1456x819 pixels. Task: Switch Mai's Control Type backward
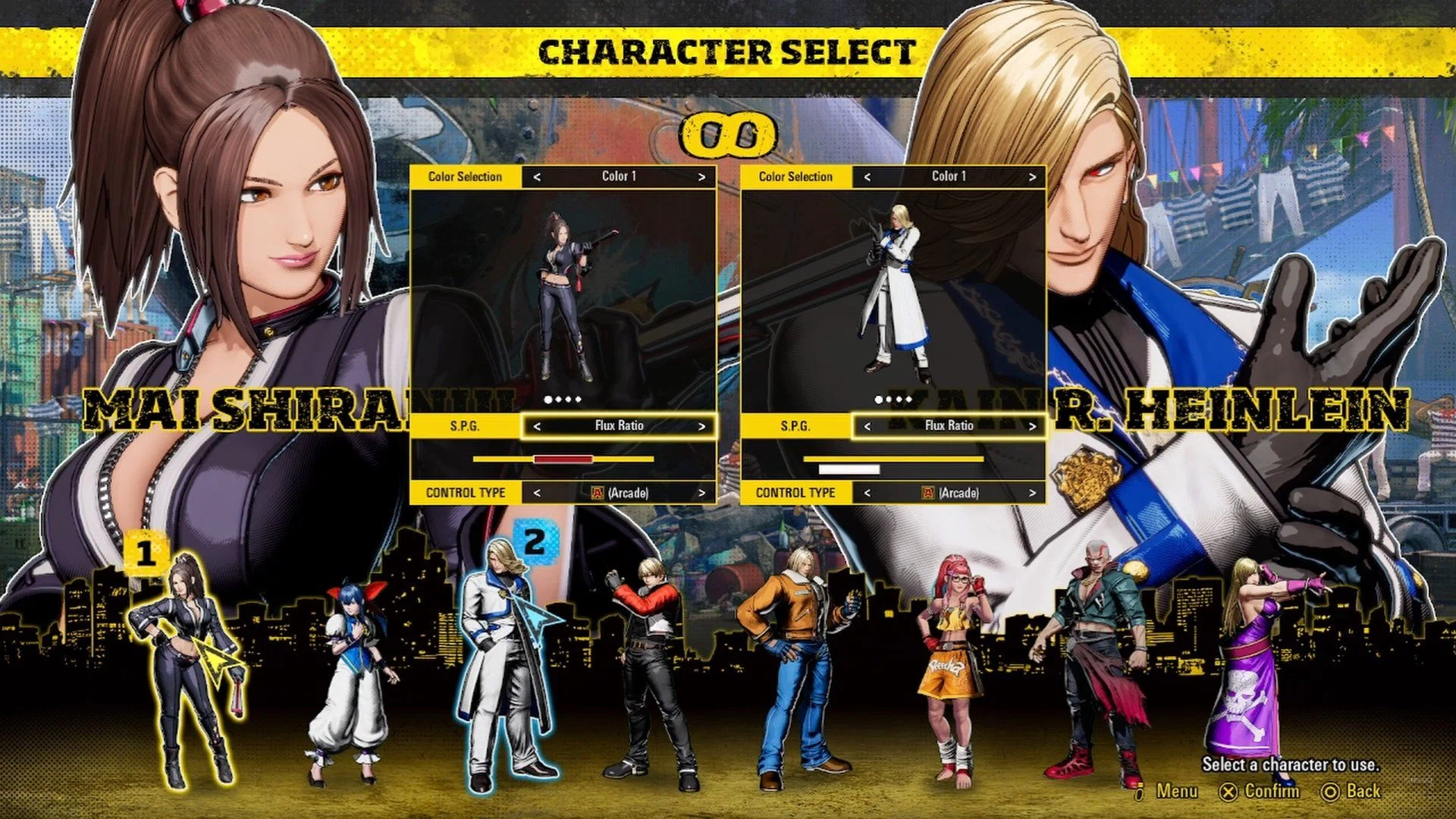[537, 493]
